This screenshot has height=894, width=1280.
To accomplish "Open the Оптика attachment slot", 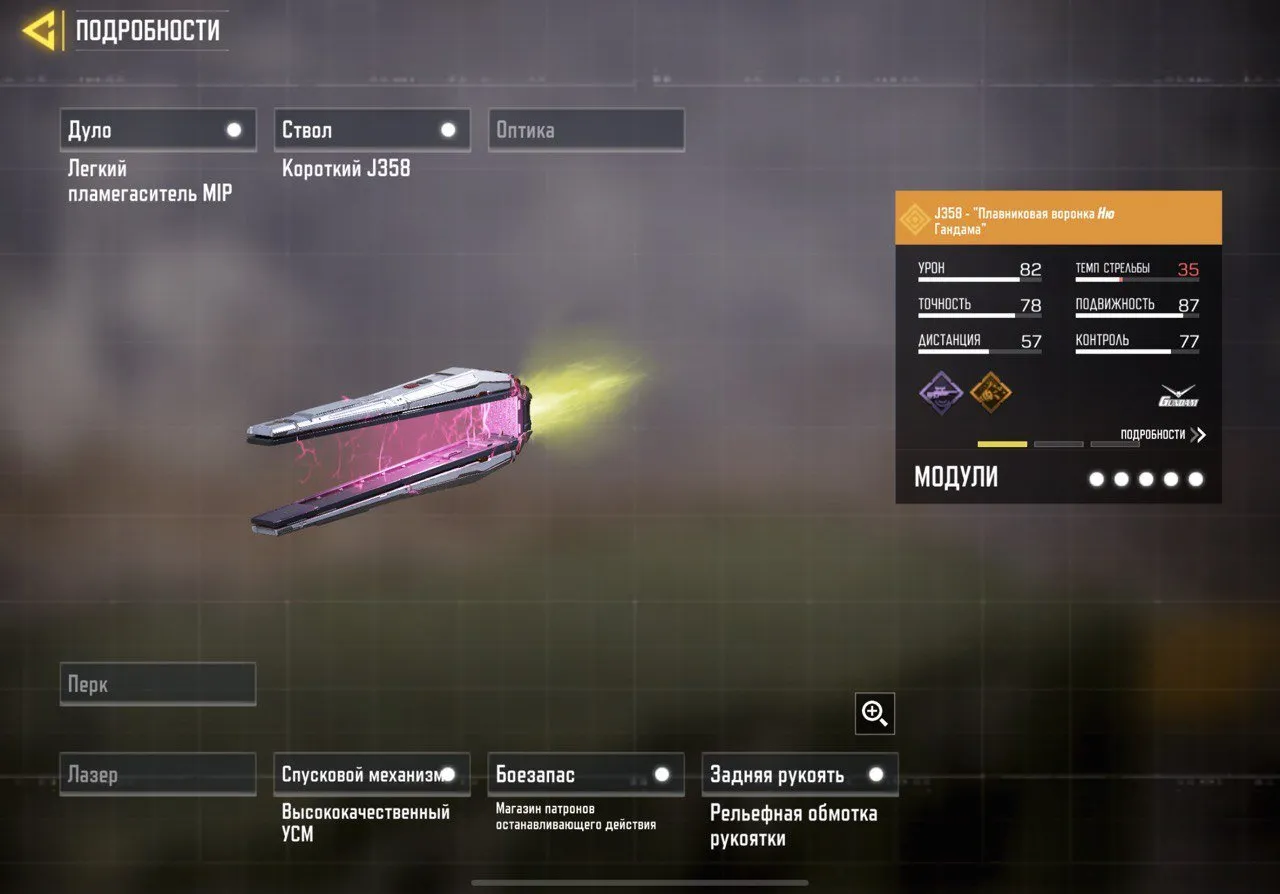I will [x=586, y=129].
